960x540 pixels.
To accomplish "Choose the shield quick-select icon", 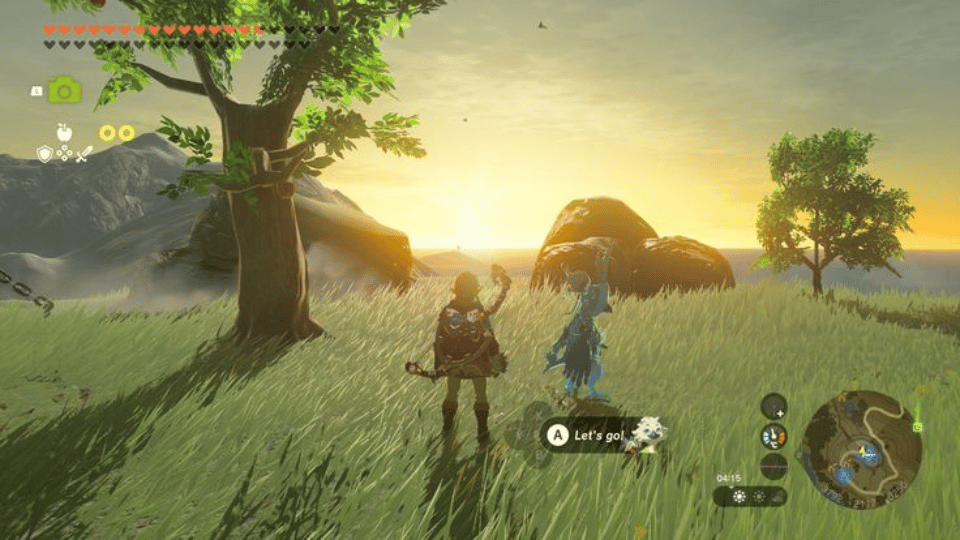I will [x=45, y=153].
